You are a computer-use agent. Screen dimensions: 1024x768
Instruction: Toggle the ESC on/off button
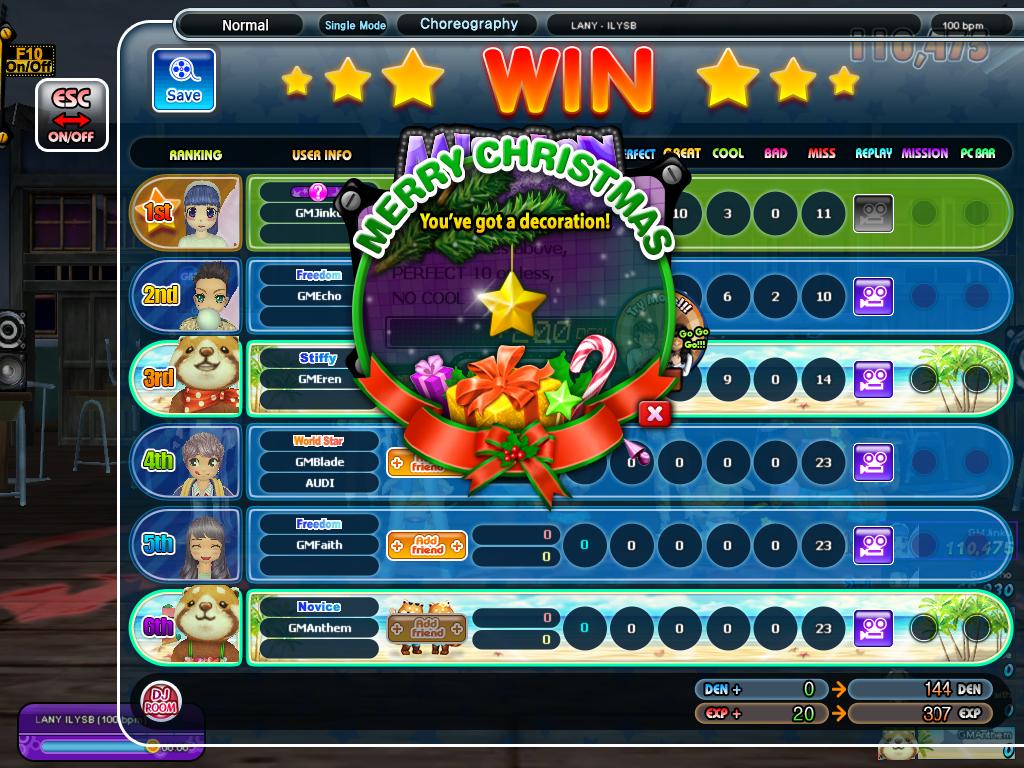(x=72, y=115)
